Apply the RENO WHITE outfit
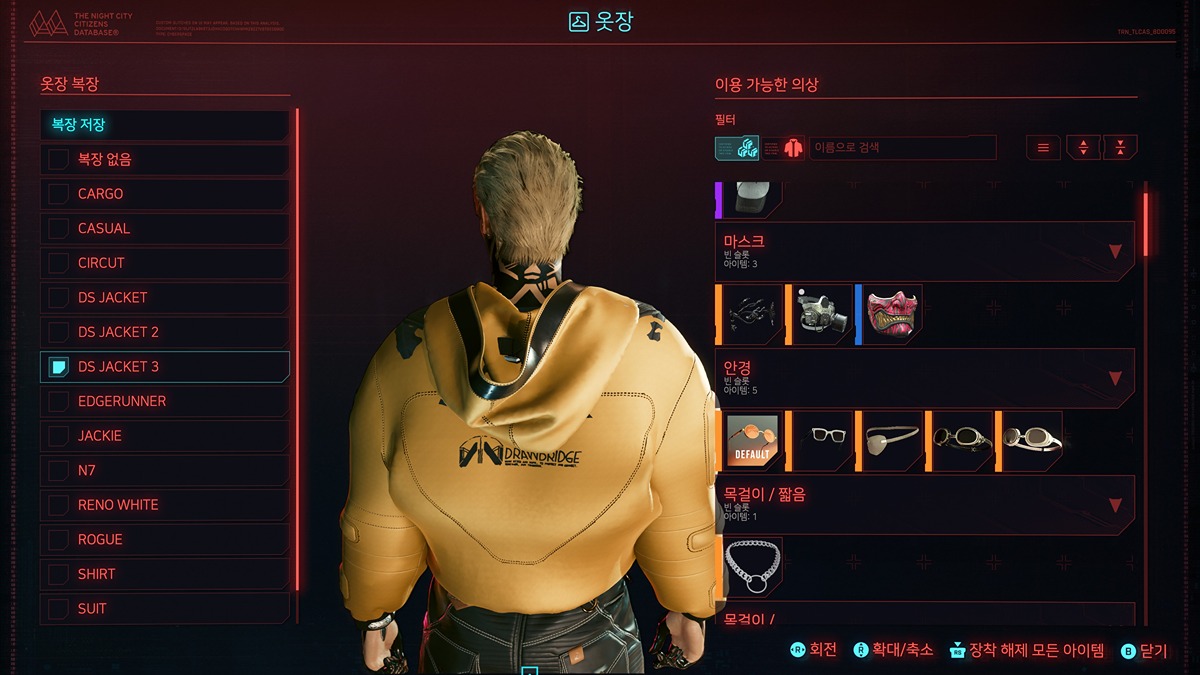Image resolution: width=1200 pixels, height=675 pixels. (165, 505)
